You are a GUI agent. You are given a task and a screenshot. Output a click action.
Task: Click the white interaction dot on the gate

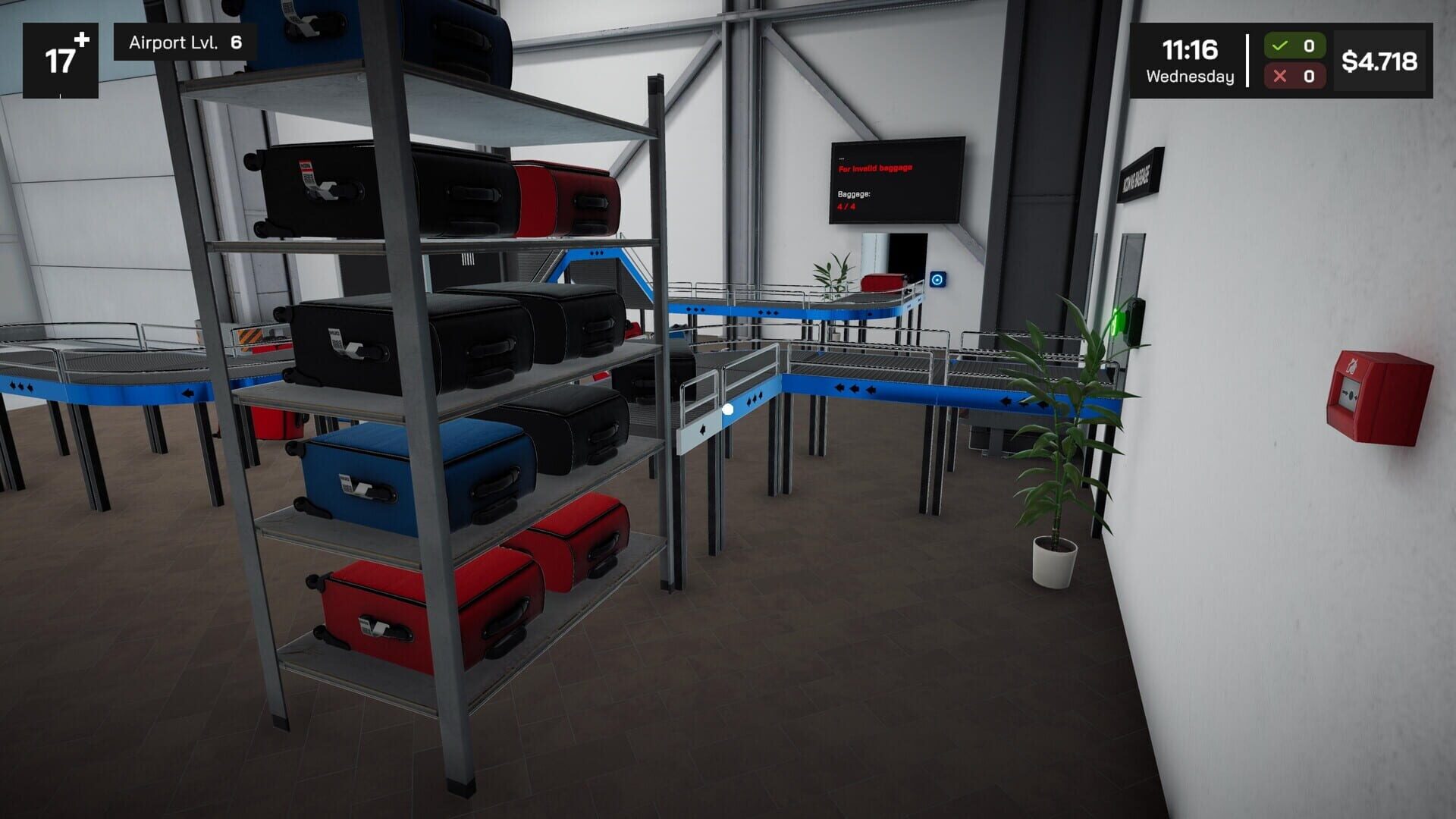pos(727,408)
